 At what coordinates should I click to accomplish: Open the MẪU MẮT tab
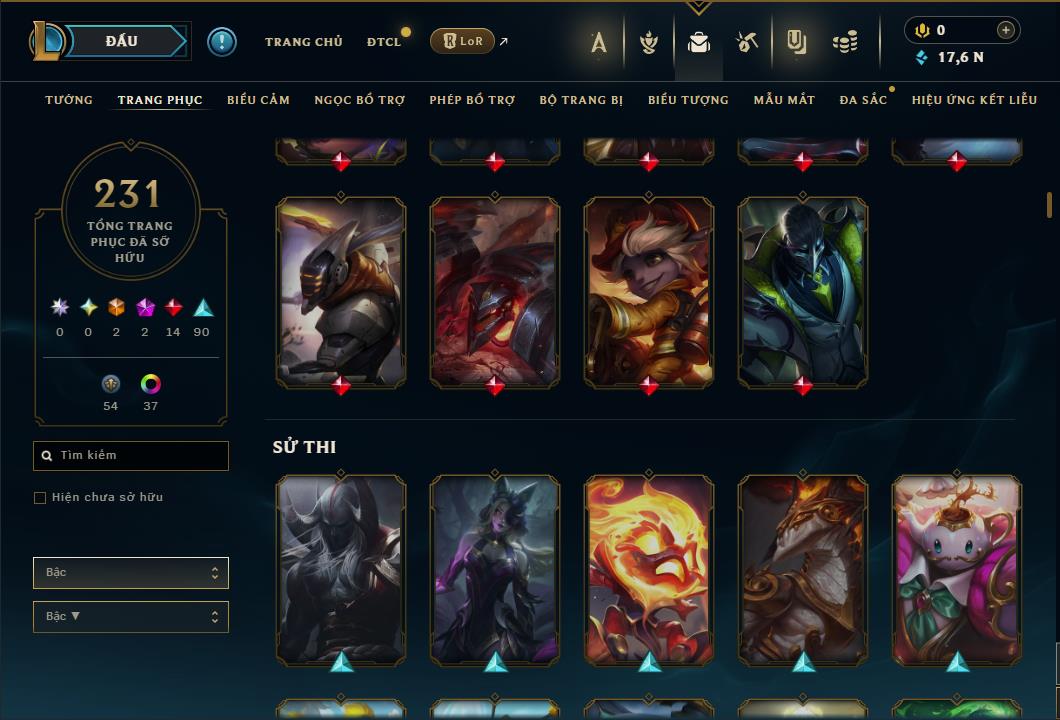(x=784, y=100)
